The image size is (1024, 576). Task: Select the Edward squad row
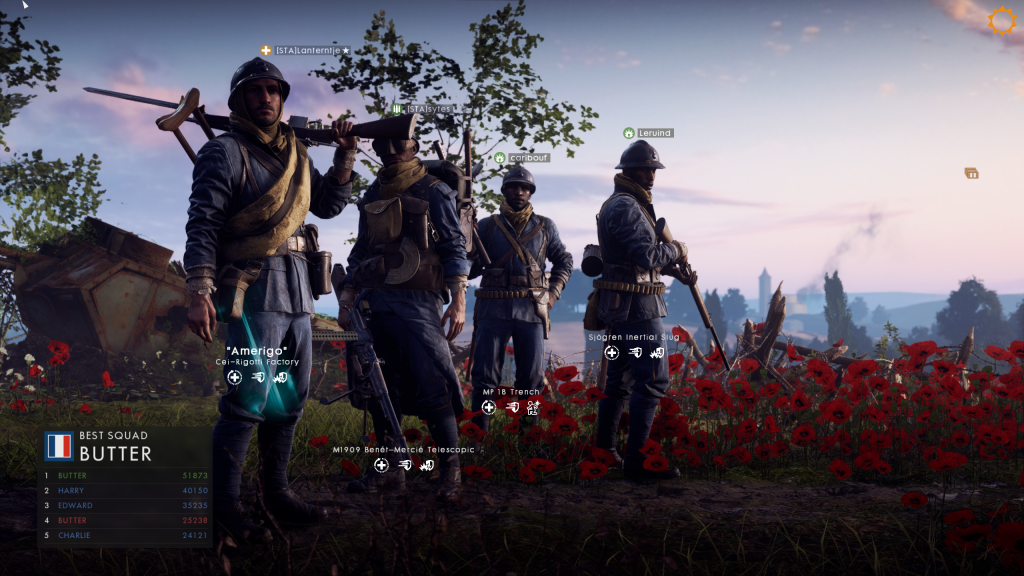pos(126,506)
